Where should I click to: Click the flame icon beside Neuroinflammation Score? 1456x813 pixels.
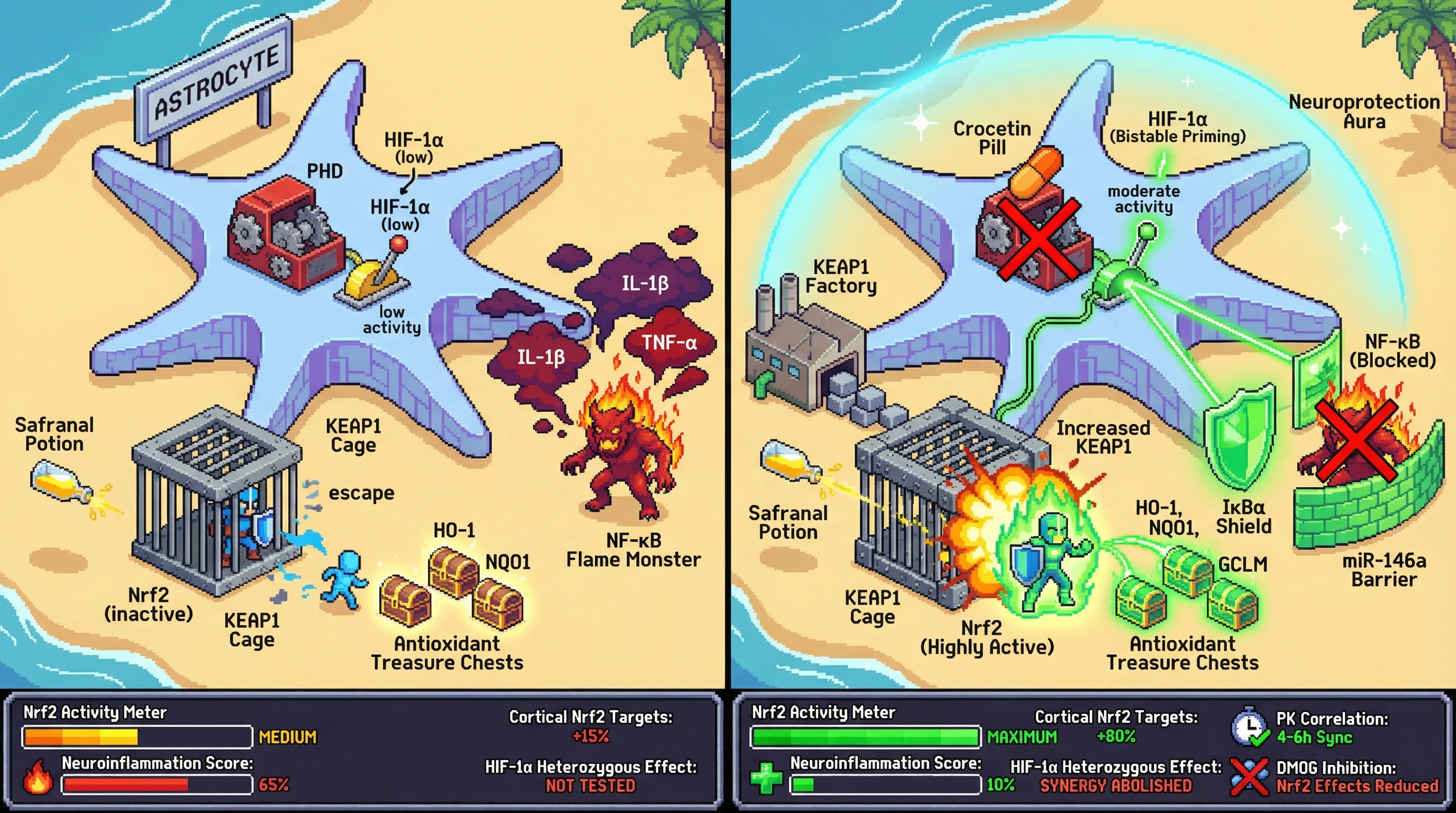[38, 777]
